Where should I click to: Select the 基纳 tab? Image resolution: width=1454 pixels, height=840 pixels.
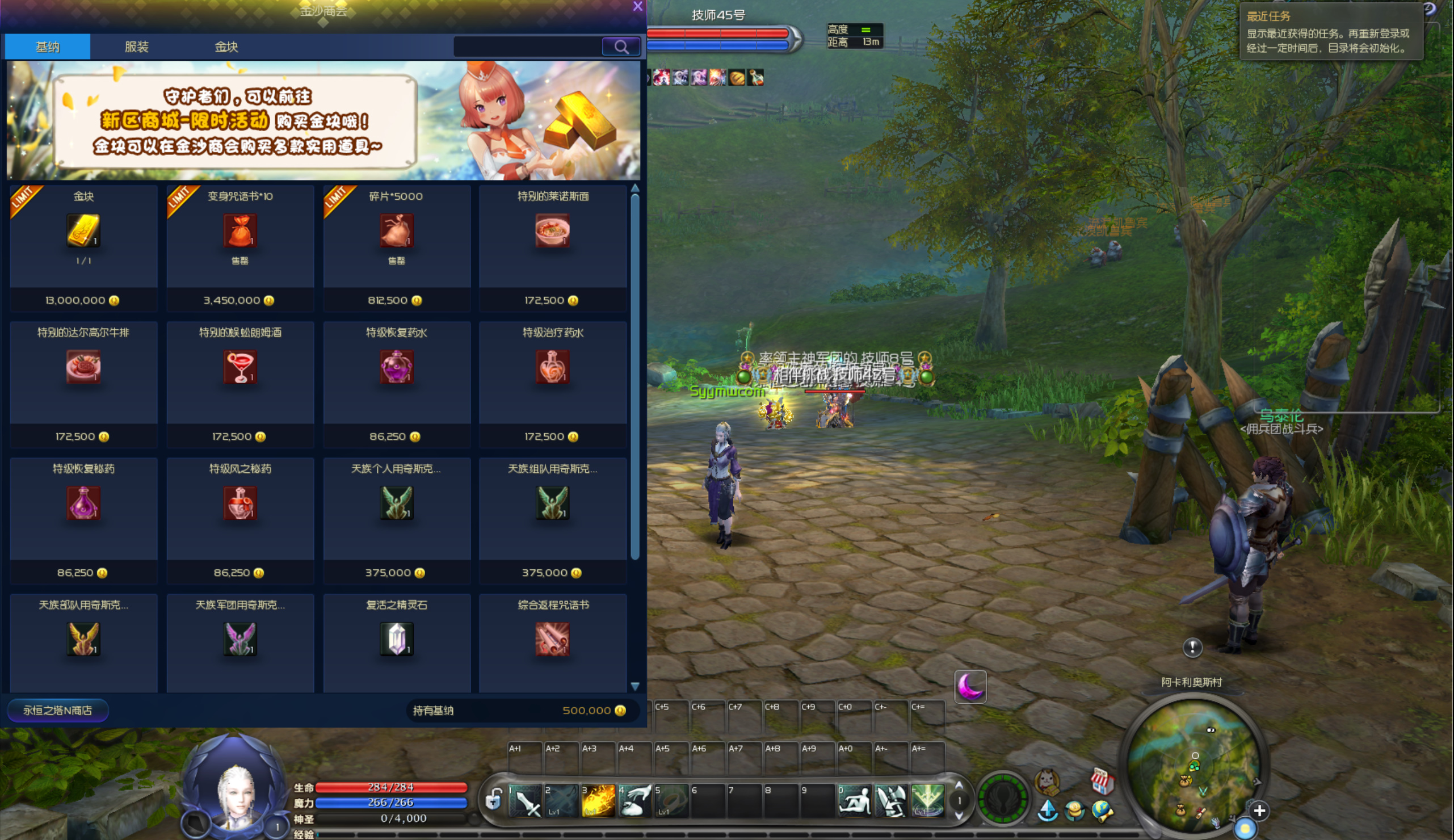[47, 47]
